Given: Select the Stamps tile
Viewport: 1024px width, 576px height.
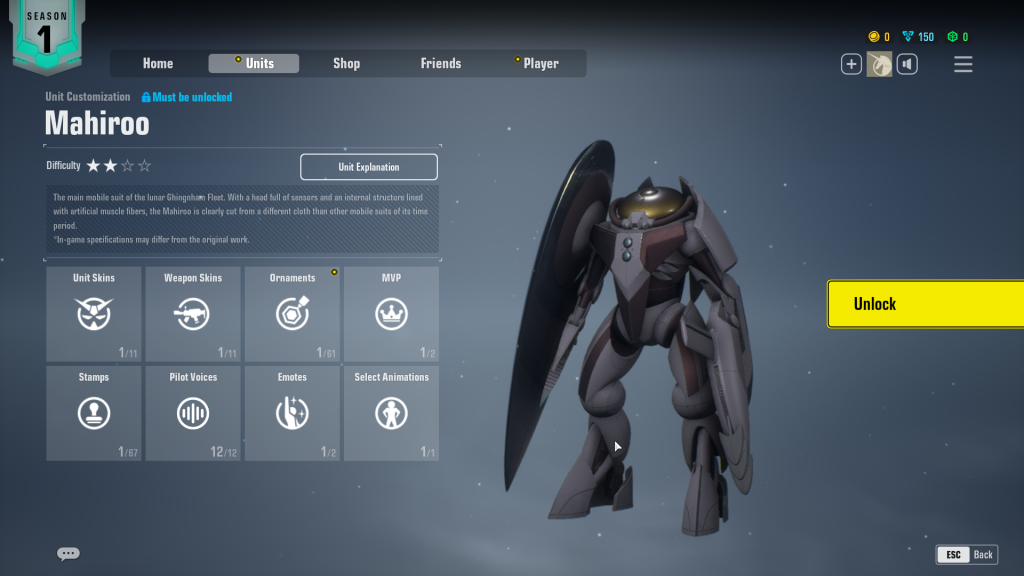Looking at the screenshot, I should tap(94, 413).
